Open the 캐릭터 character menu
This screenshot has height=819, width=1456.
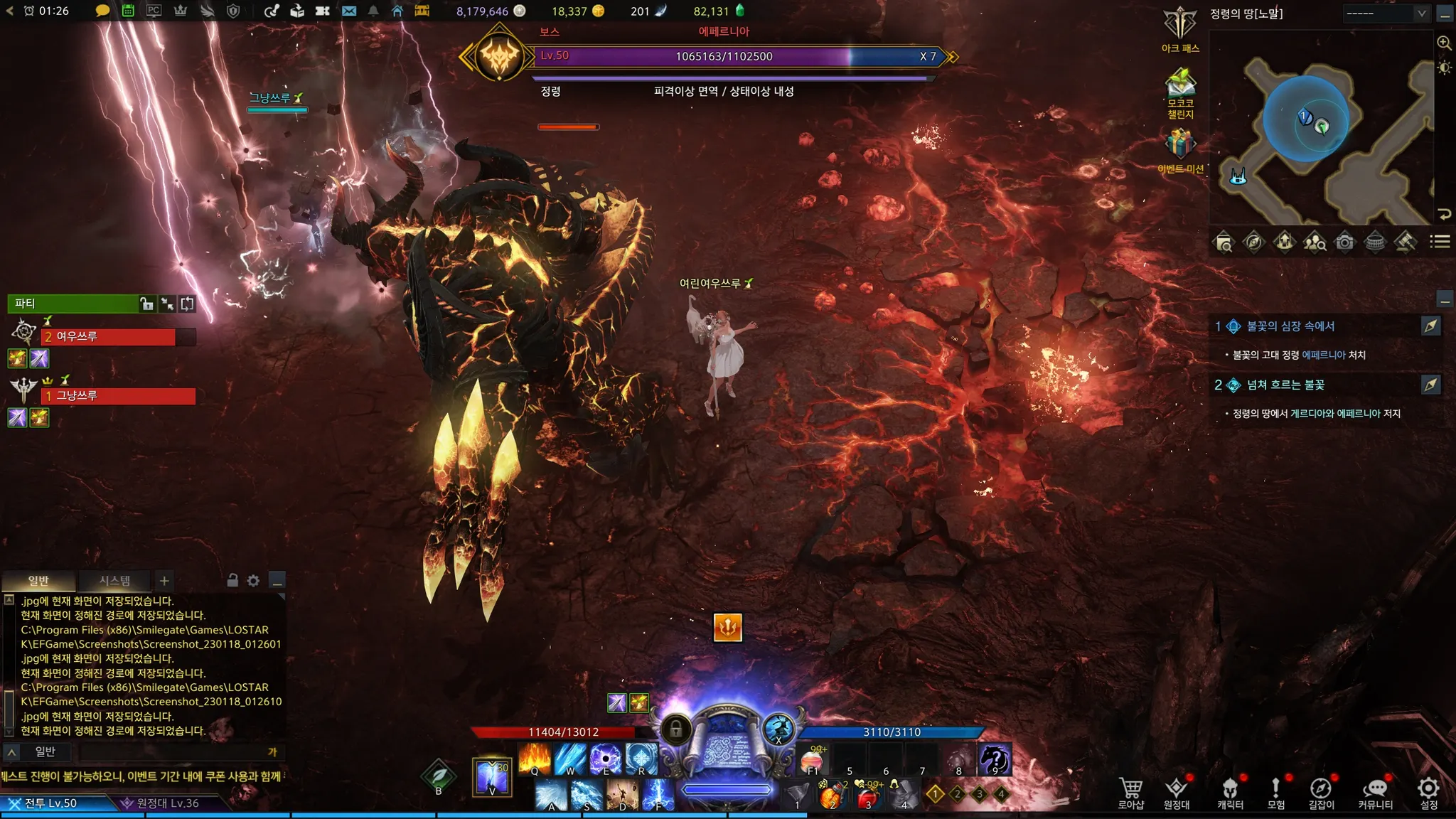tap(1230, 793)
